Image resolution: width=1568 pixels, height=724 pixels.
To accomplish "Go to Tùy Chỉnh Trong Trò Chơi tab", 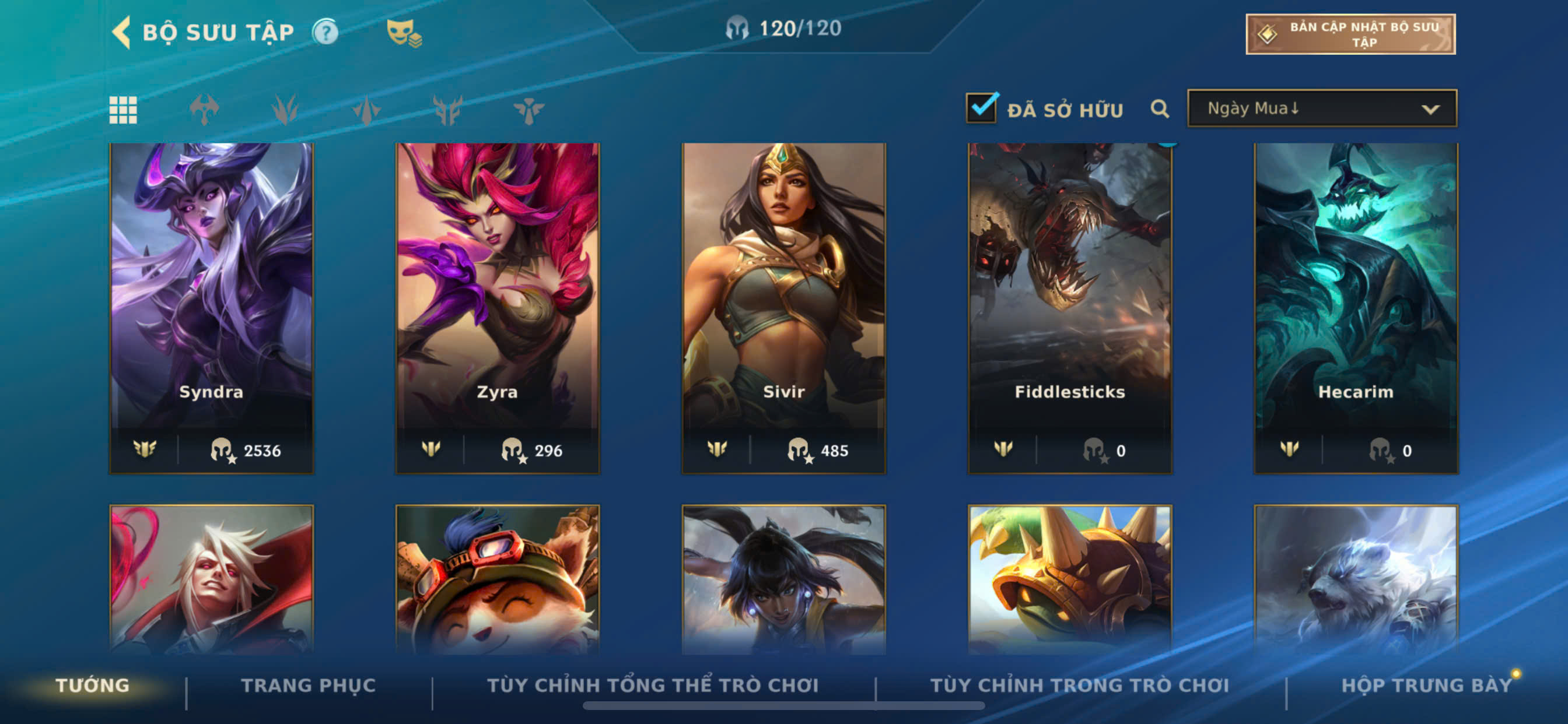I will click(x=1079, y=686).
